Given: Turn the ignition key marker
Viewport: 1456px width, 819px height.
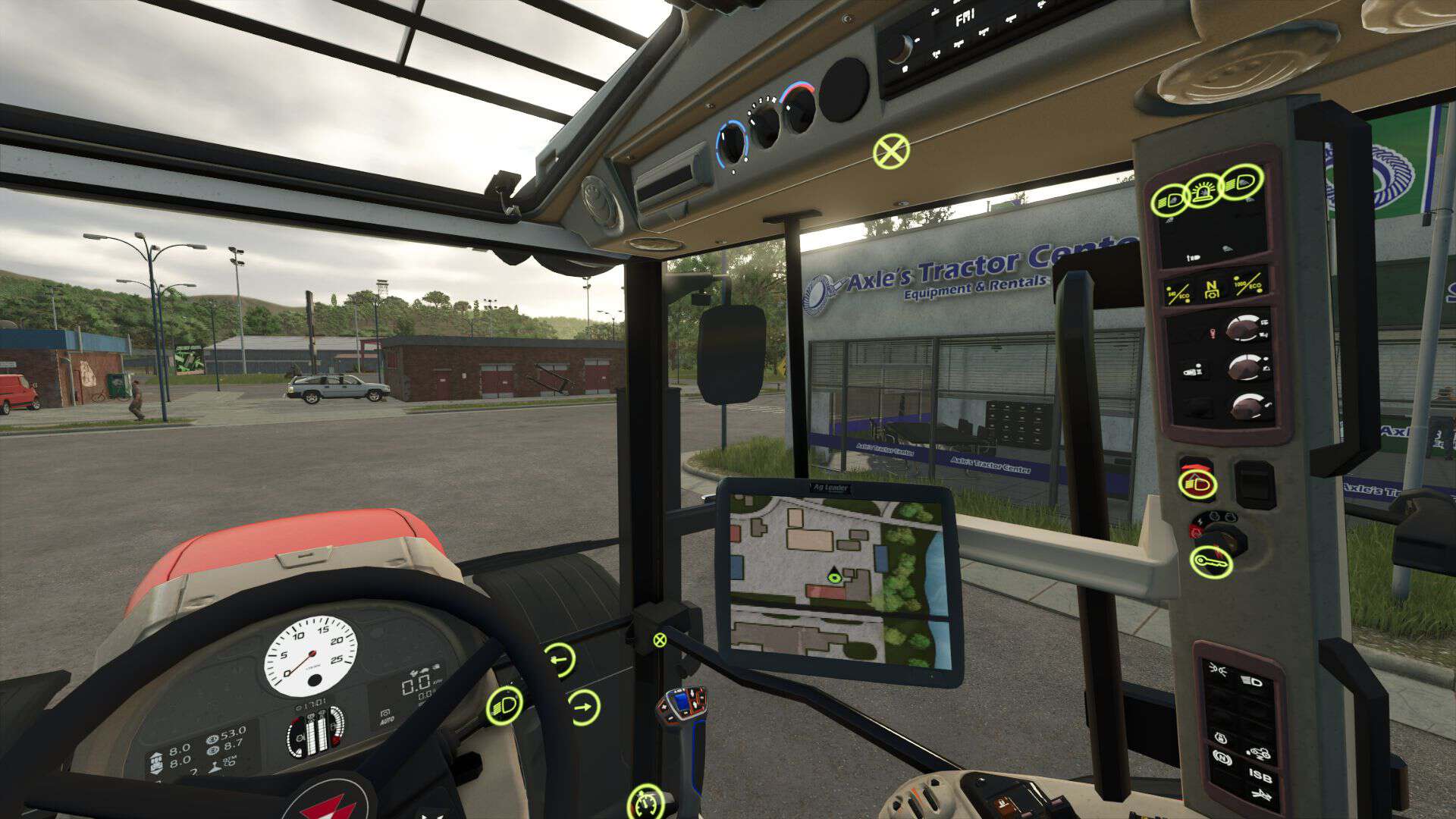Looking at the screenshot, I should point(1211,562).
